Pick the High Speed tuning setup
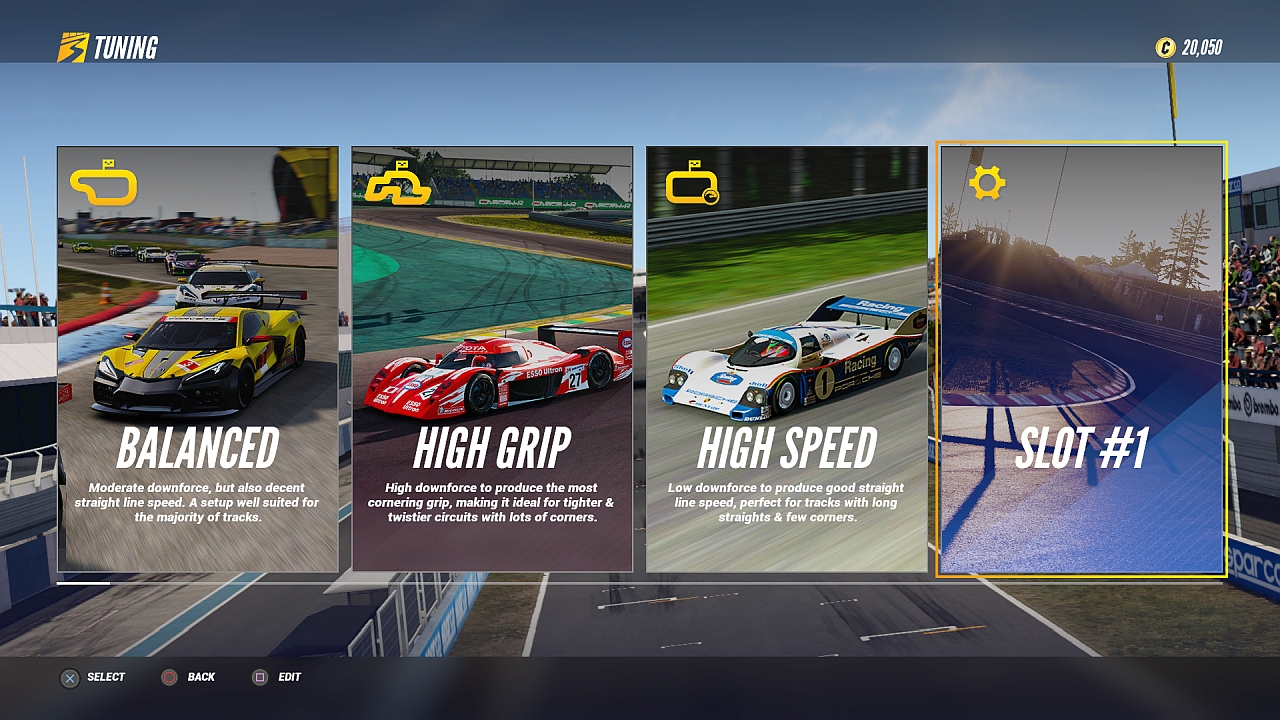Viewport: 1280px width, 720px height. point(786,360)
